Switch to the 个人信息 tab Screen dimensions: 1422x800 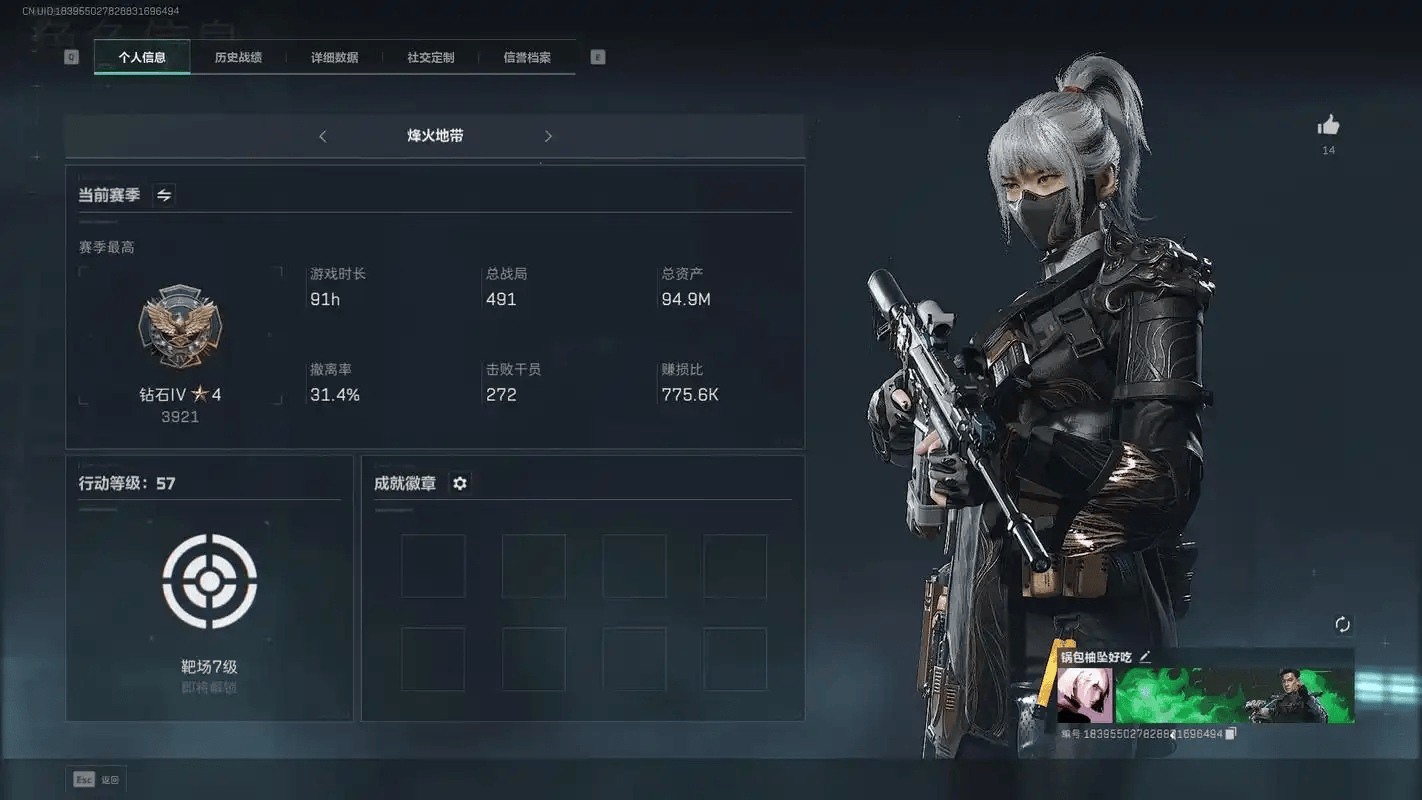[x=142, y=58]
